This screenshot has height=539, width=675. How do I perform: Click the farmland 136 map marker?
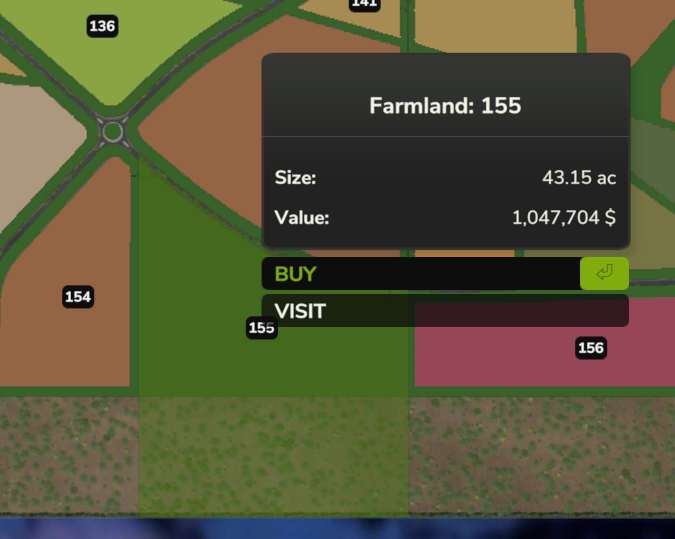(102, 26)
